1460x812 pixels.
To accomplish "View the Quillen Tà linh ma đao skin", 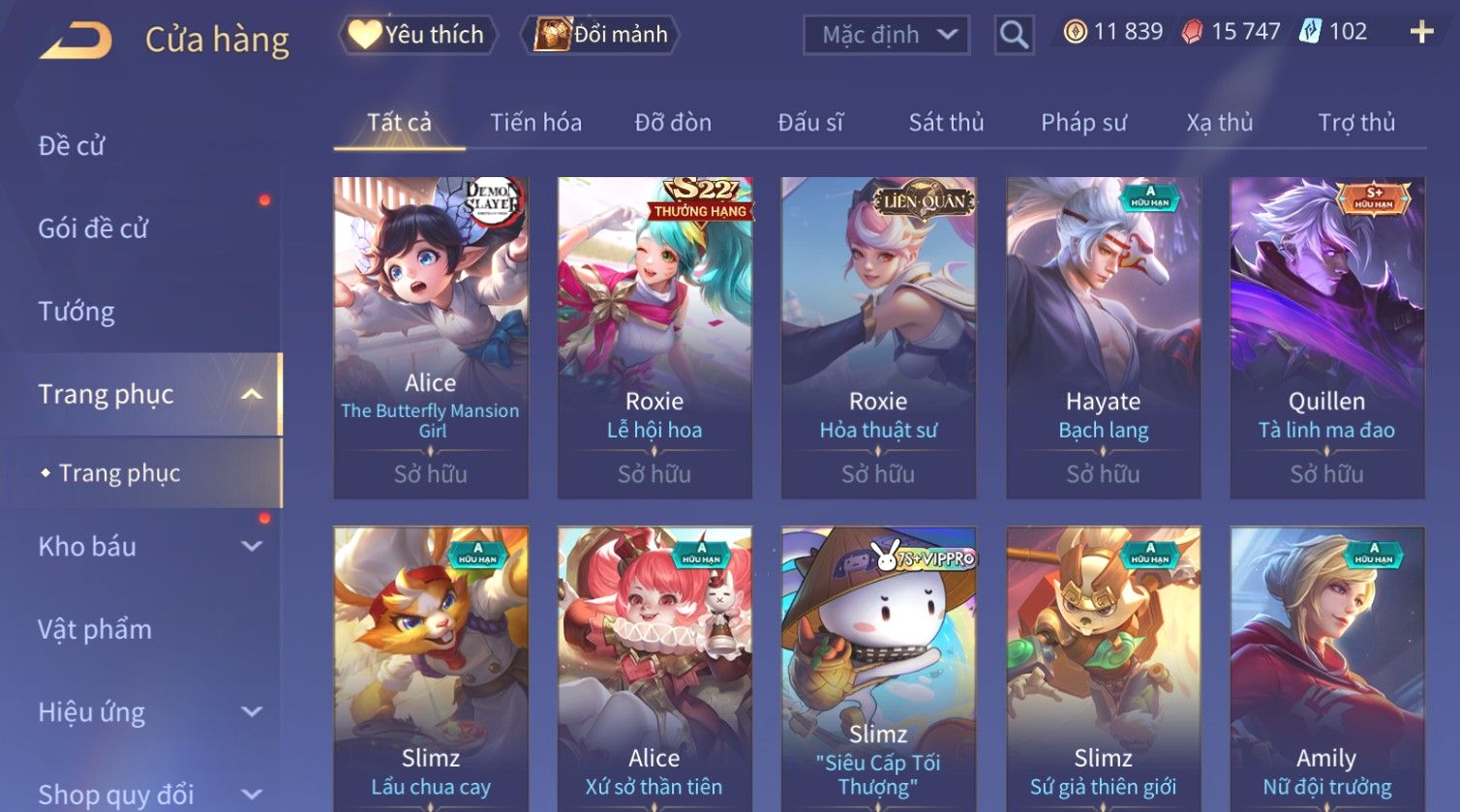I will (x=1326, y=337).
